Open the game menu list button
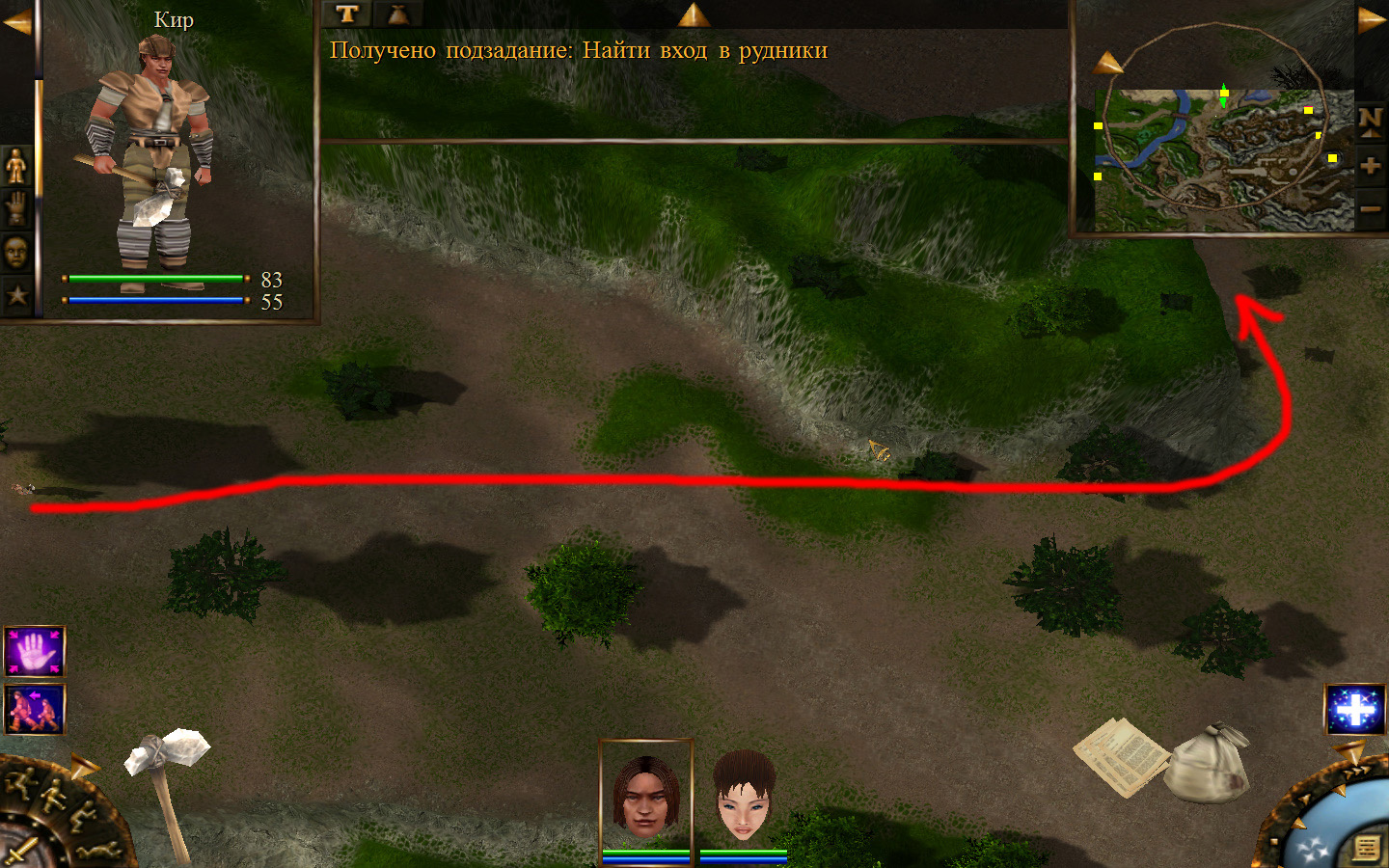Screen dimensions: 1389x868 click(x=1366, y=848)
